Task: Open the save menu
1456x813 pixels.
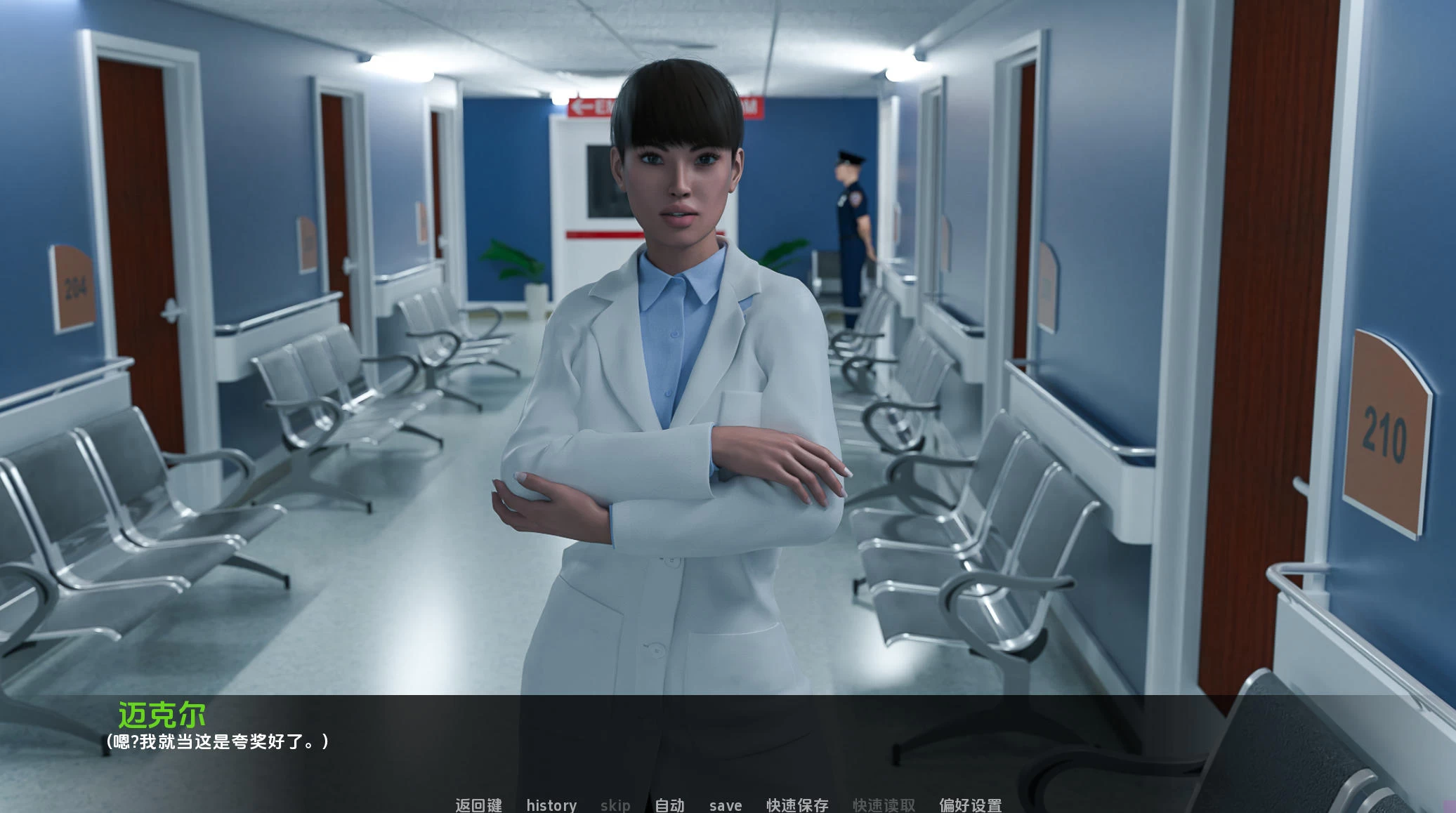Action: [726, 805]
